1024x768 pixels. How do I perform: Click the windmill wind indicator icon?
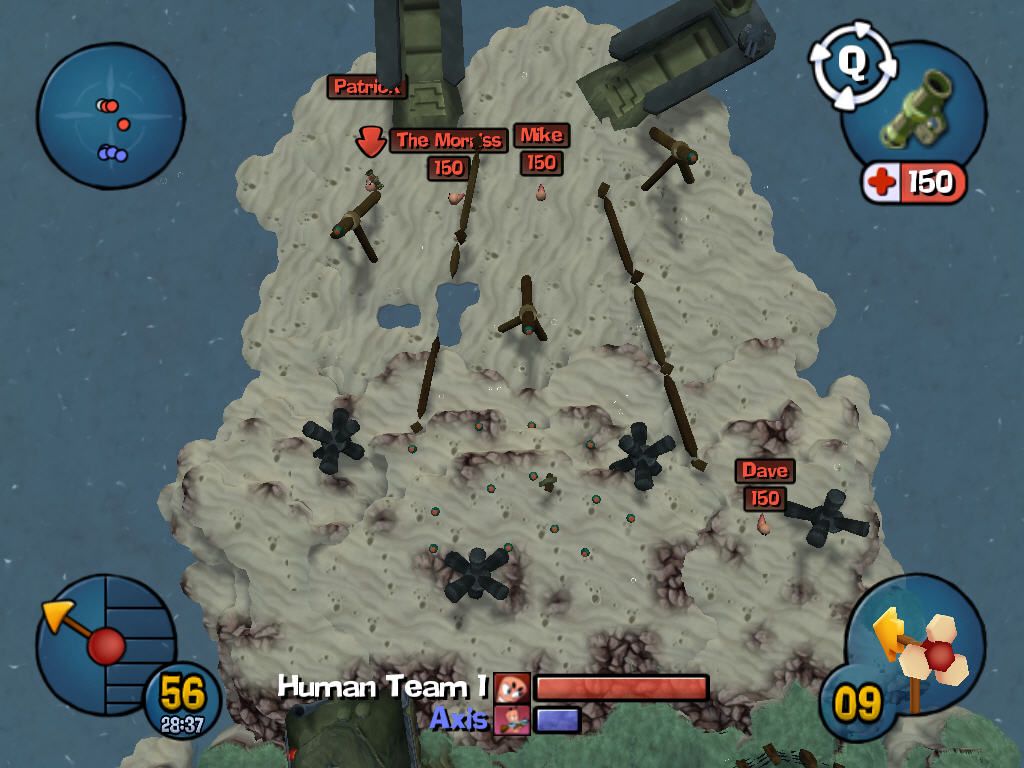[x=924, y=650]
